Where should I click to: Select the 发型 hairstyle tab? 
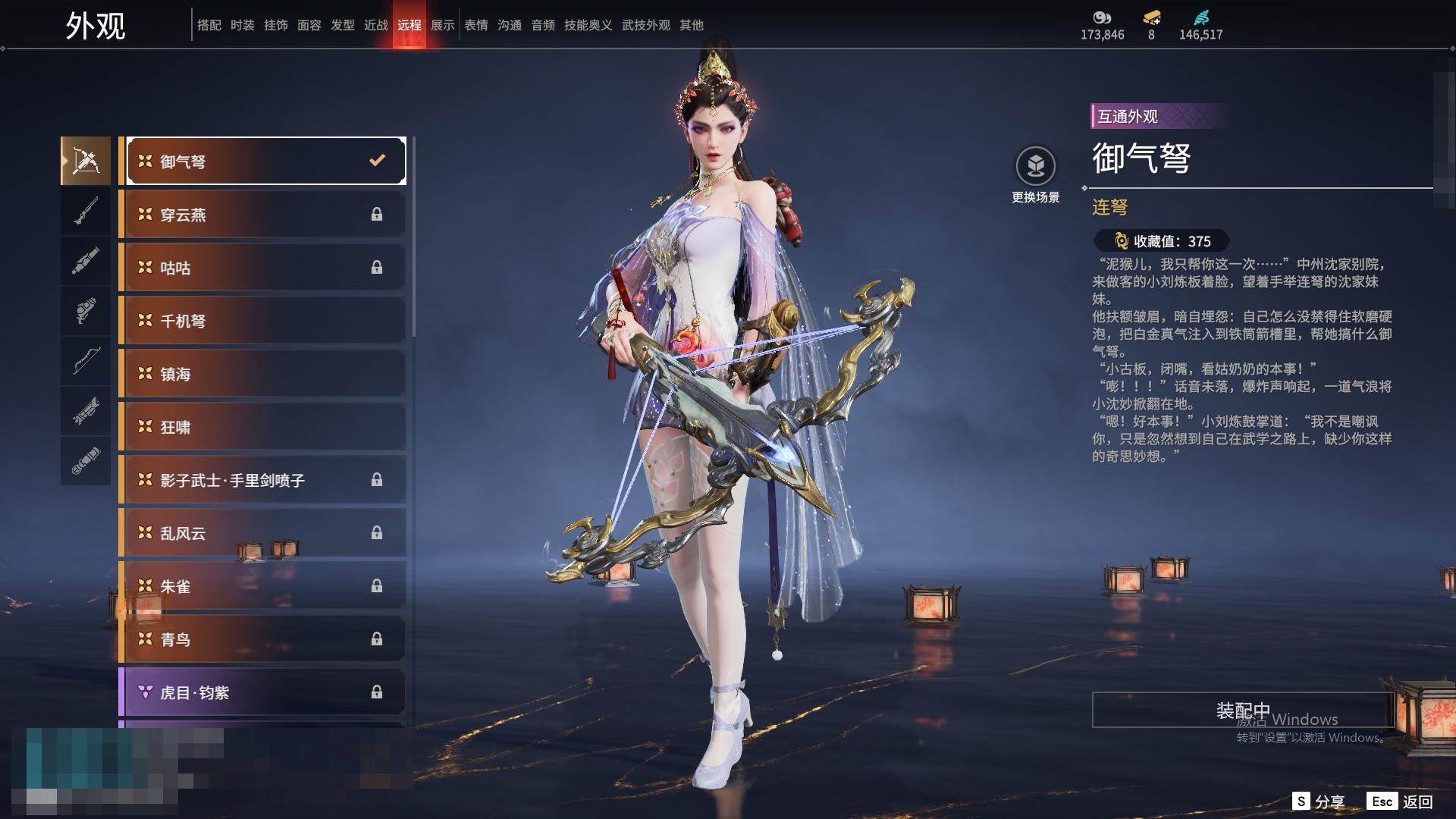342,25
